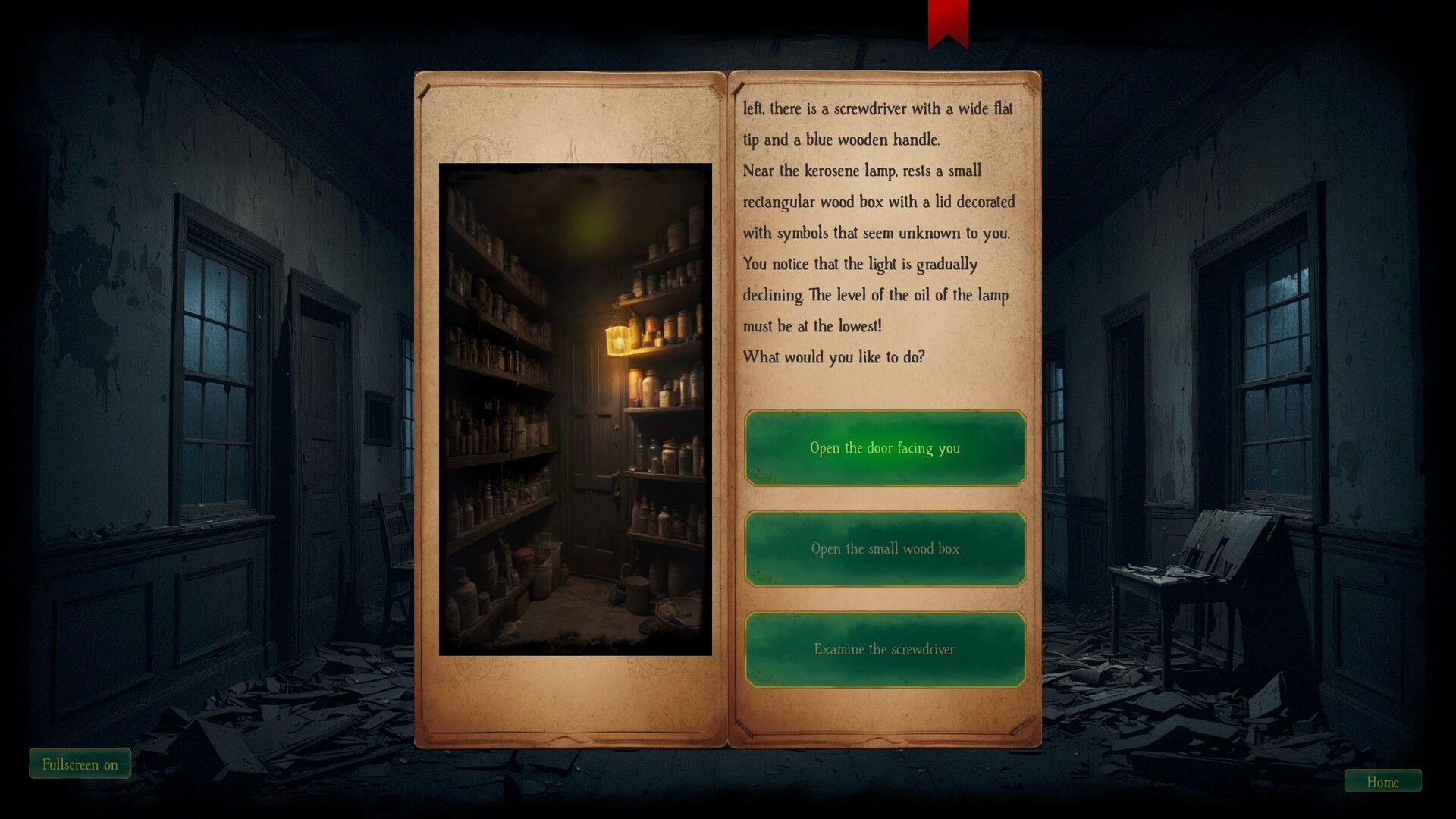1456x819 pixels.
Task: Click the Home button in the corner
Action: tap(1382, 782)
